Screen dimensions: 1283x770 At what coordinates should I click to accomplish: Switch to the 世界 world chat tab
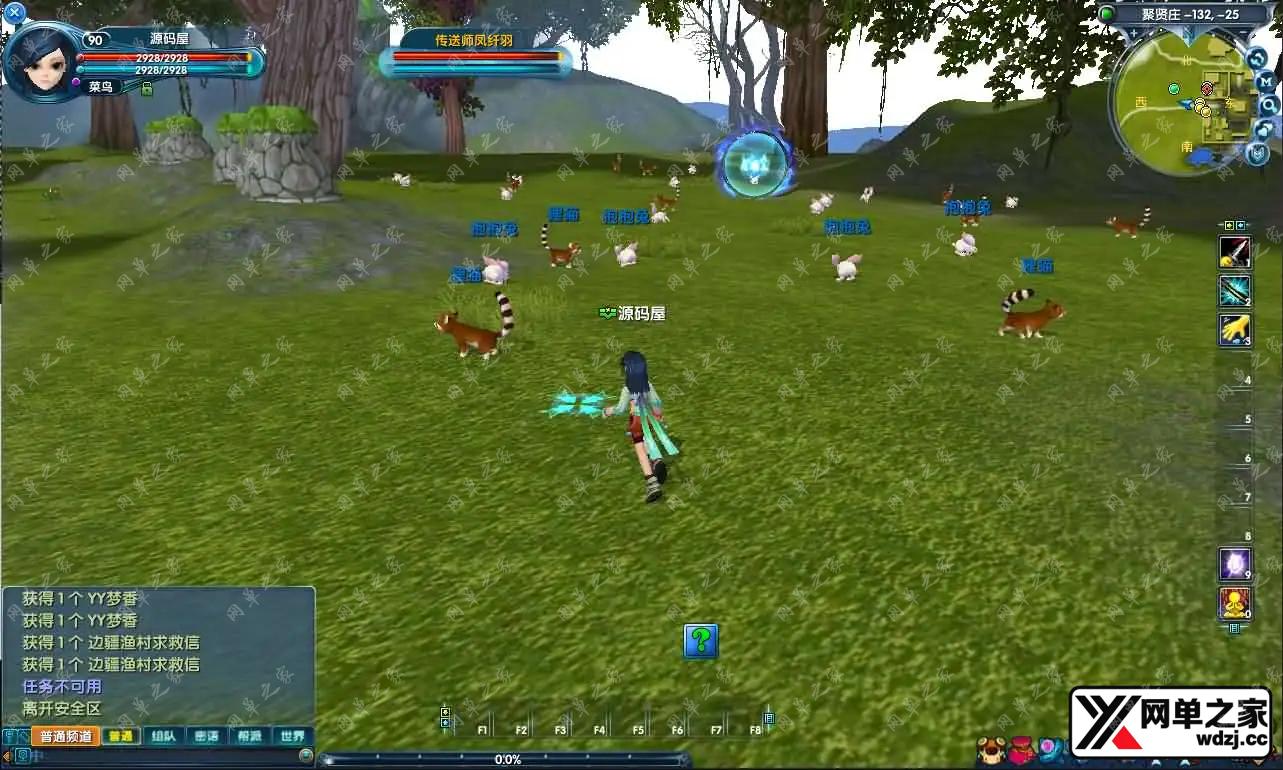[x=292, y=736]
